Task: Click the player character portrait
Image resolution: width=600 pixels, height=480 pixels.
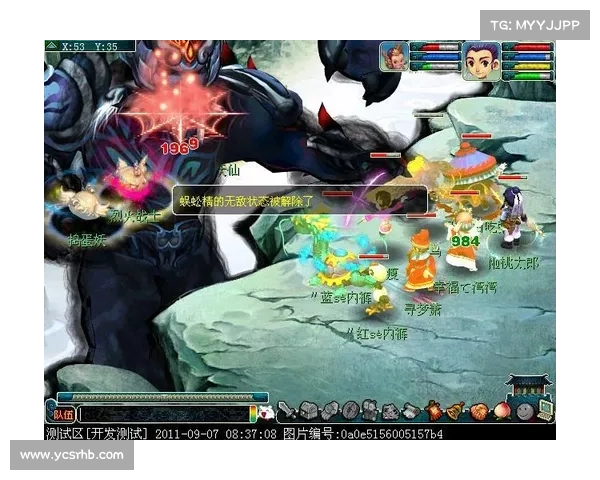Action: click(480, 60)
